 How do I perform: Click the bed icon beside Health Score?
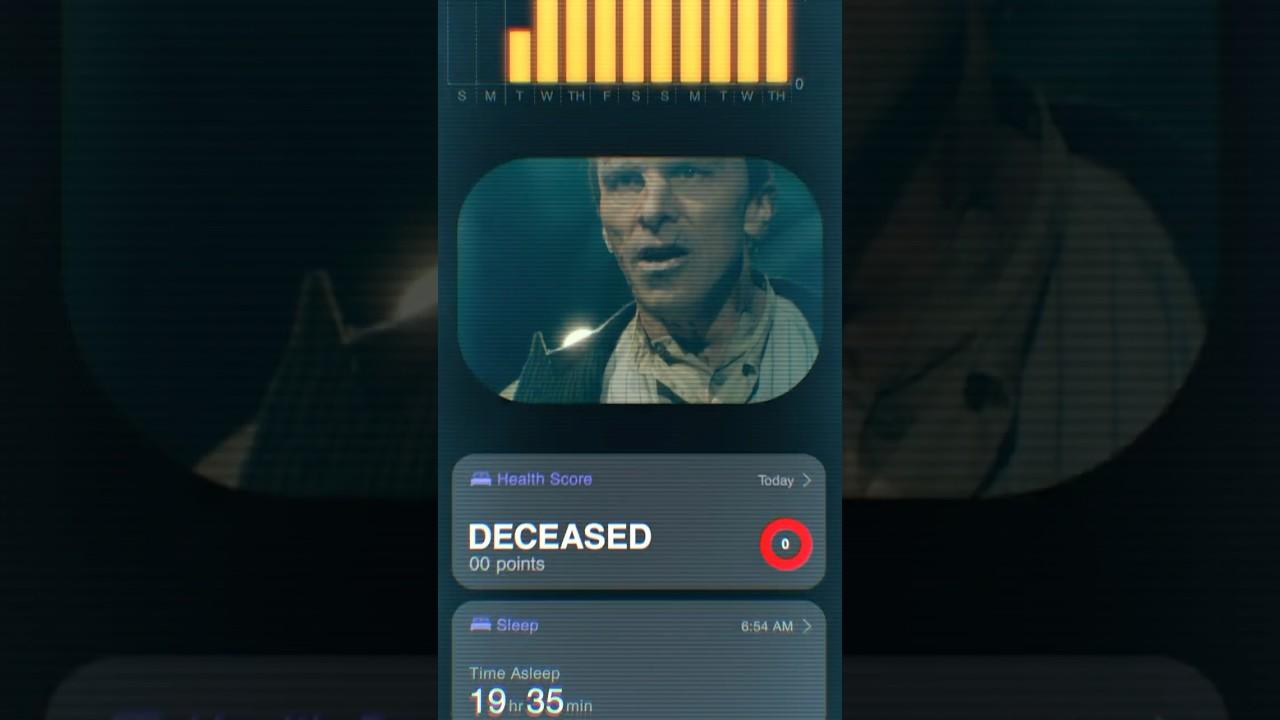click(482, 480)
